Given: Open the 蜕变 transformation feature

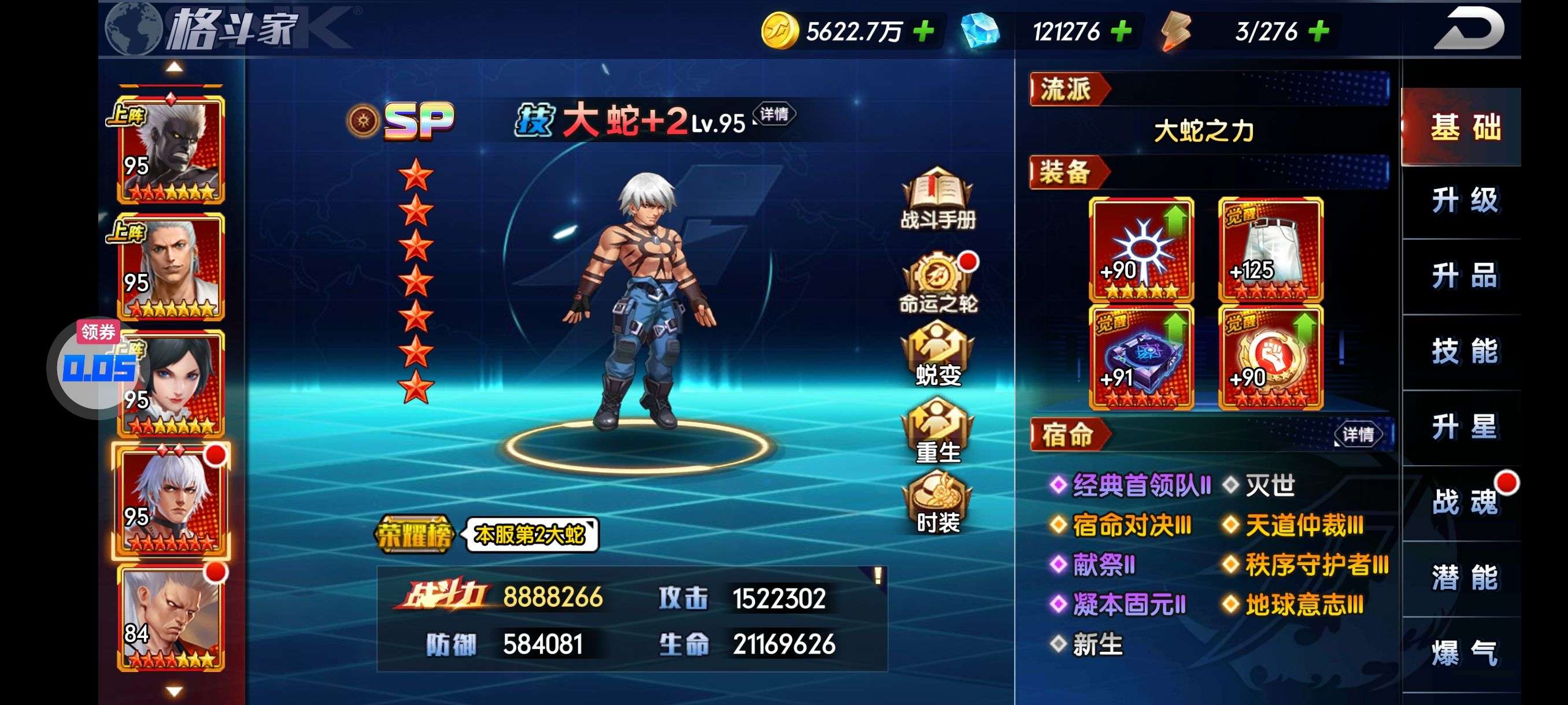Looking at the screenshot, I should click(x=937, y=355).
